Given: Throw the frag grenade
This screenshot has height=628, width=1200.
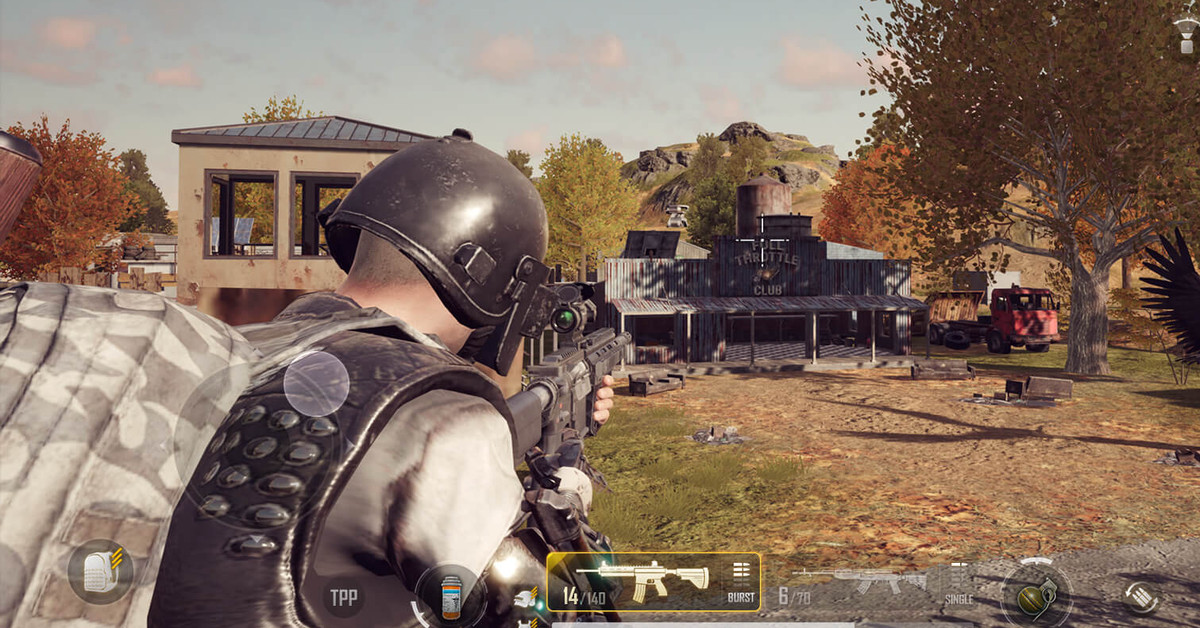Looking at the screenshot, I should (x=1036, y=596).
